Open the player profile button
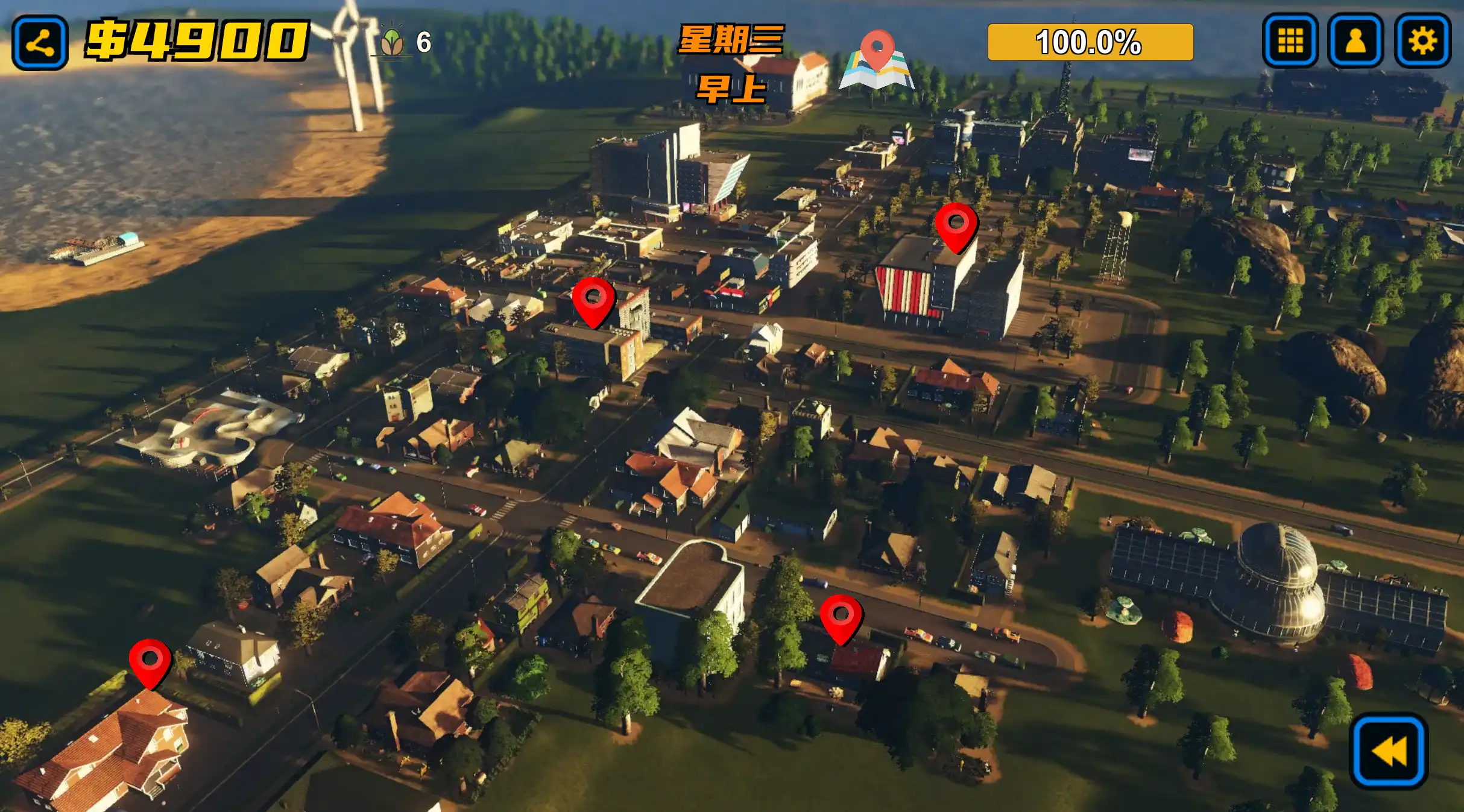The width and height of the screenshot is (1464, 812). point(1355,41)
